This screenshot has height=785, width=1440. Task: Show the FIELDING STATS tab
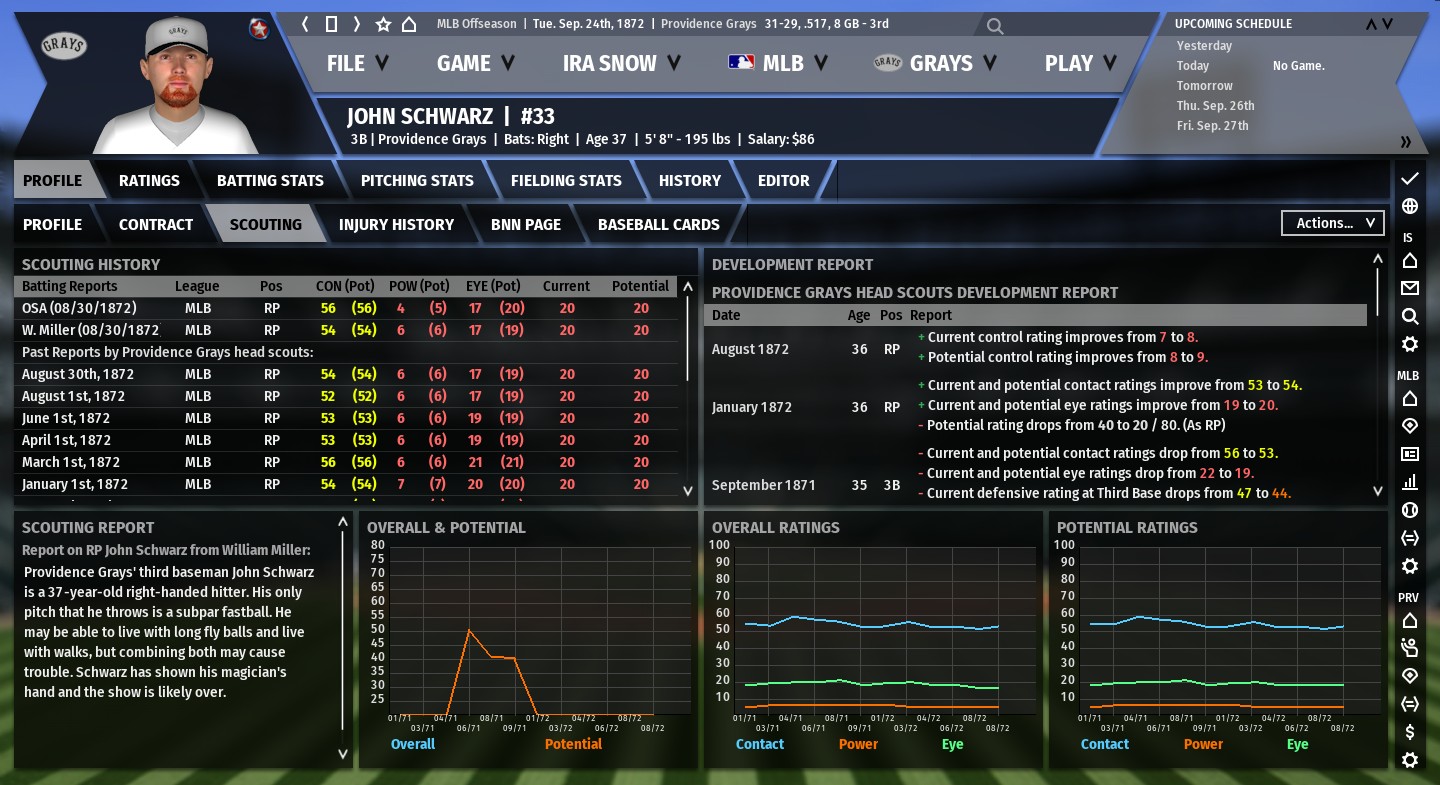coord(566,181)
